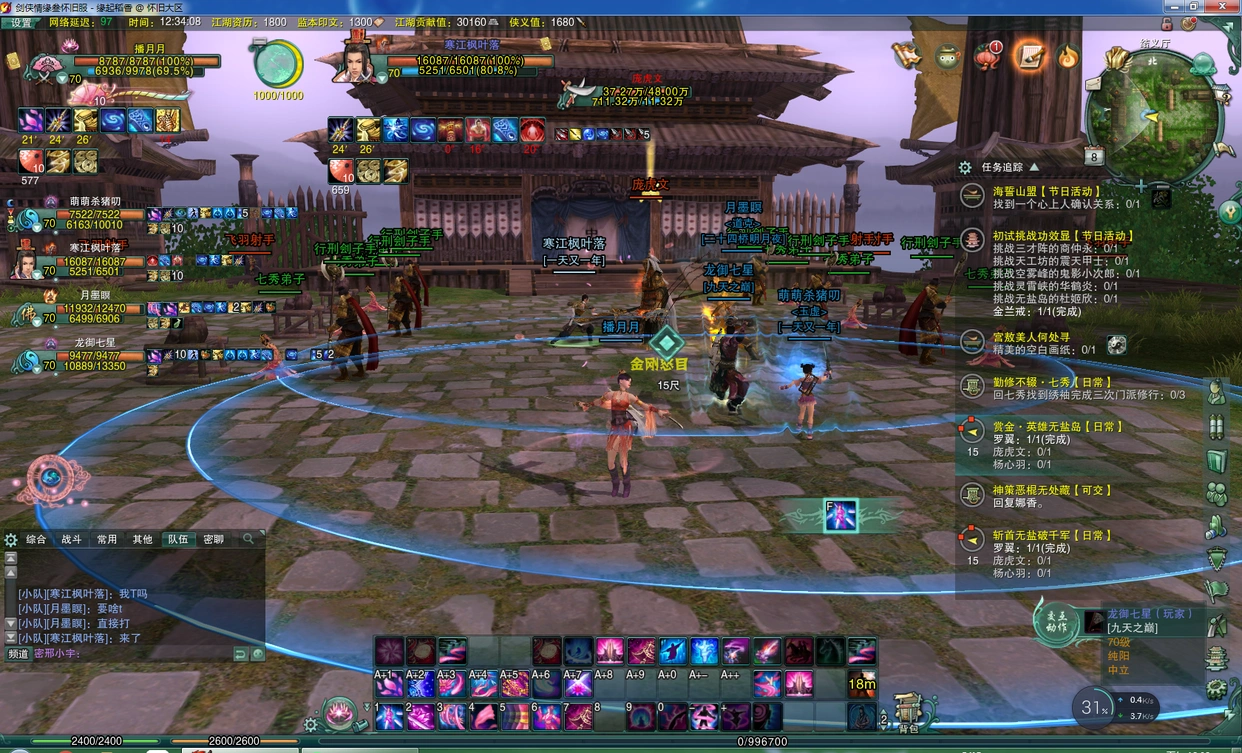Select the 战斗 chat tab
The height and width of the screenshot is (753, 1242).
click(x=72, y=539)
